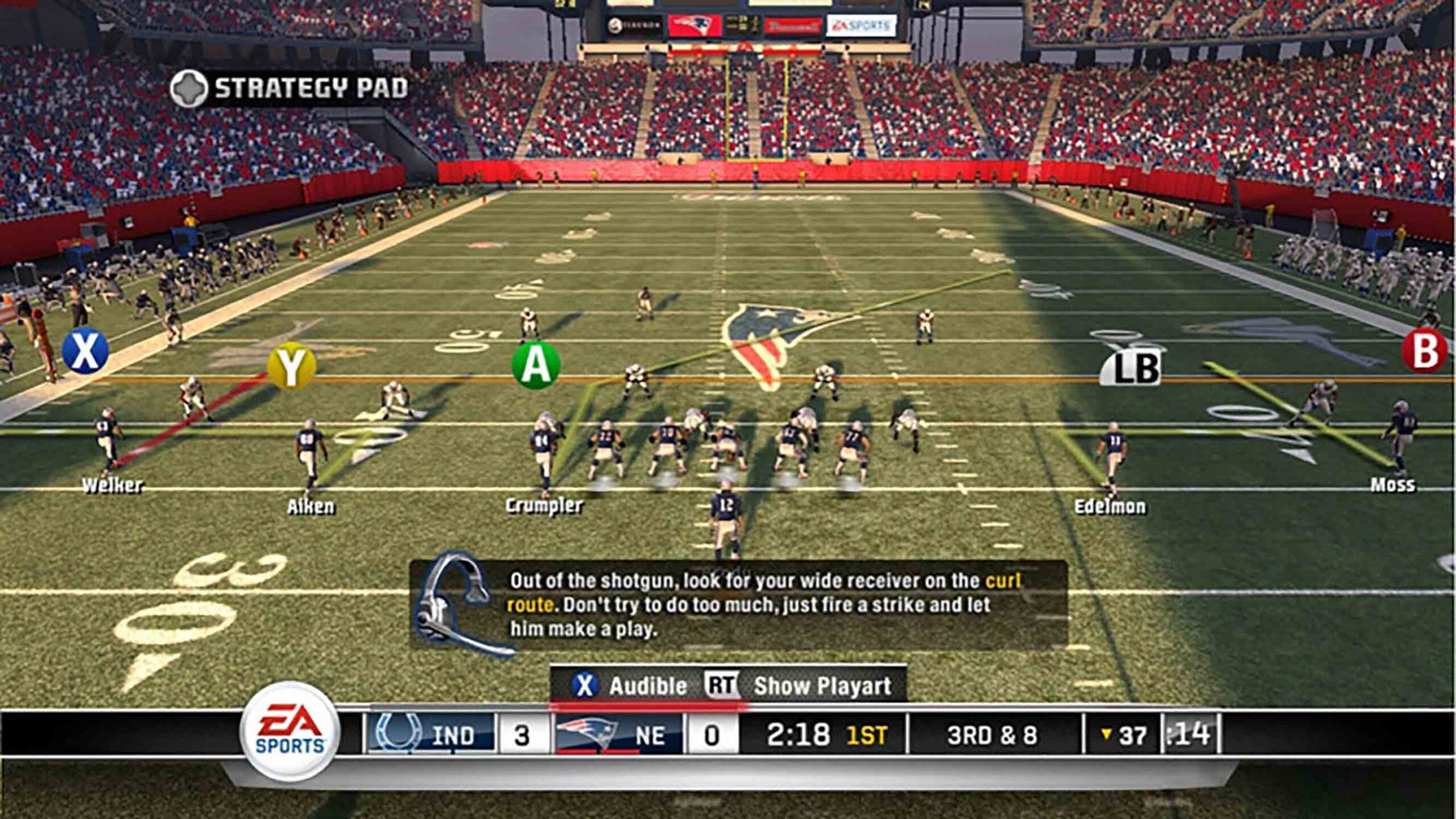This screenshot has width=1456, height=819.
Task: Open the Strategy Pad
Action: [x=290, y=88]
